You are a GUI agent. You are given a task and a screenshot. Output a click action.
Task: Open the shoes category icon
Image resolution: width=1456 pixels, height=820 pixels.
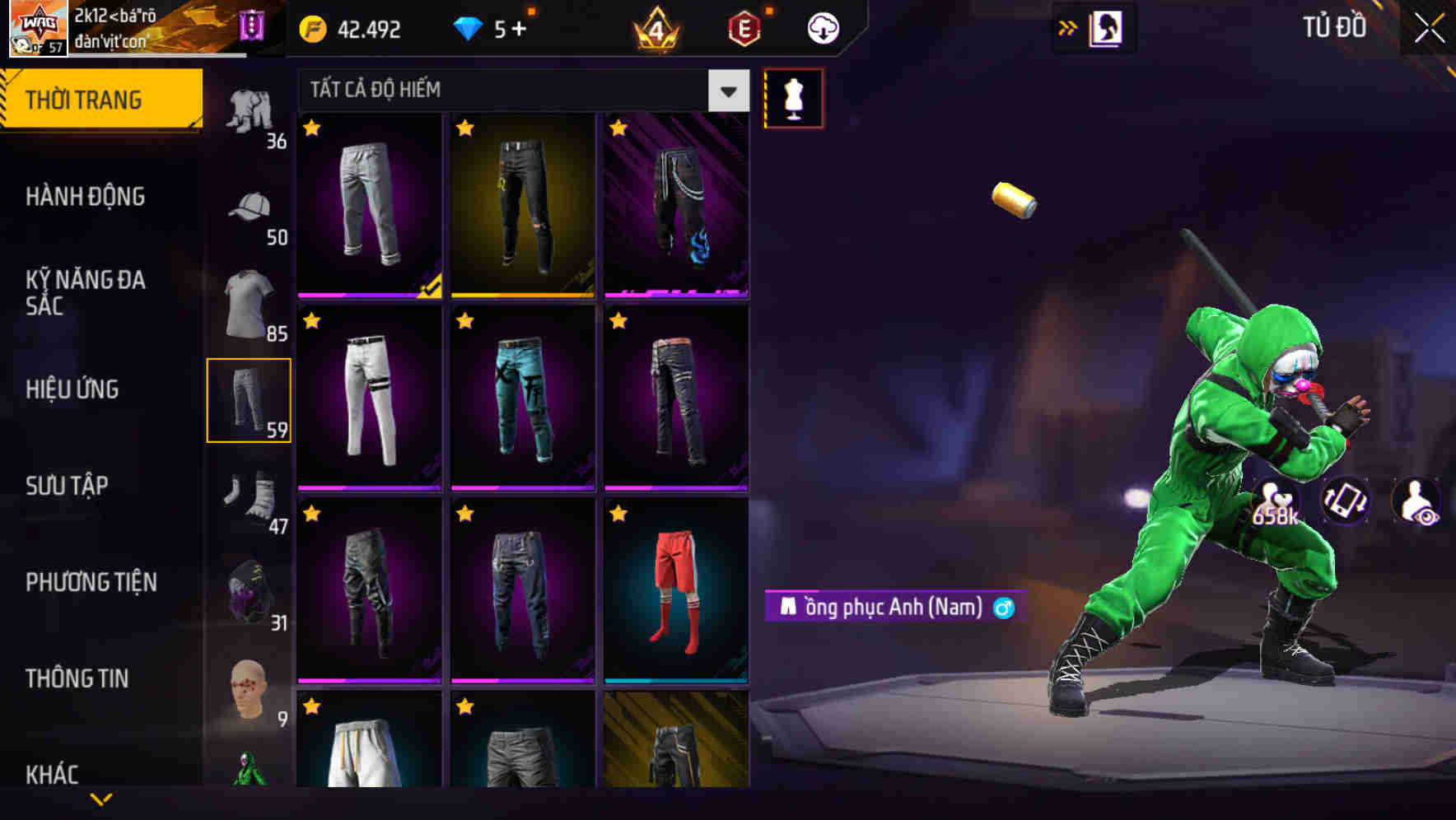coord(247,494)
